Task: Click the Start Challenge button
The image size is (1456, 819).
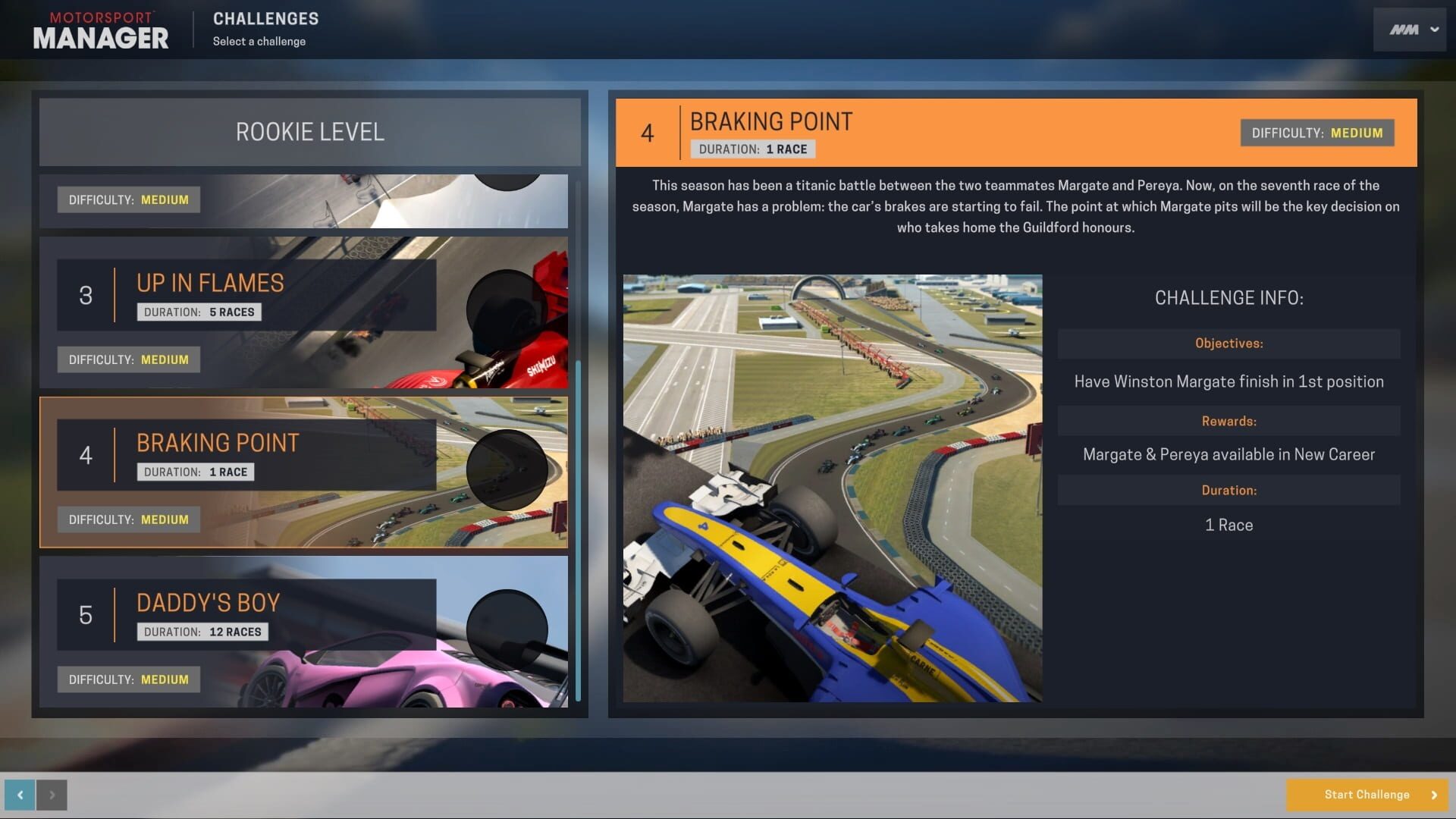Action: pyautogui.click(x=1367, y=794)
